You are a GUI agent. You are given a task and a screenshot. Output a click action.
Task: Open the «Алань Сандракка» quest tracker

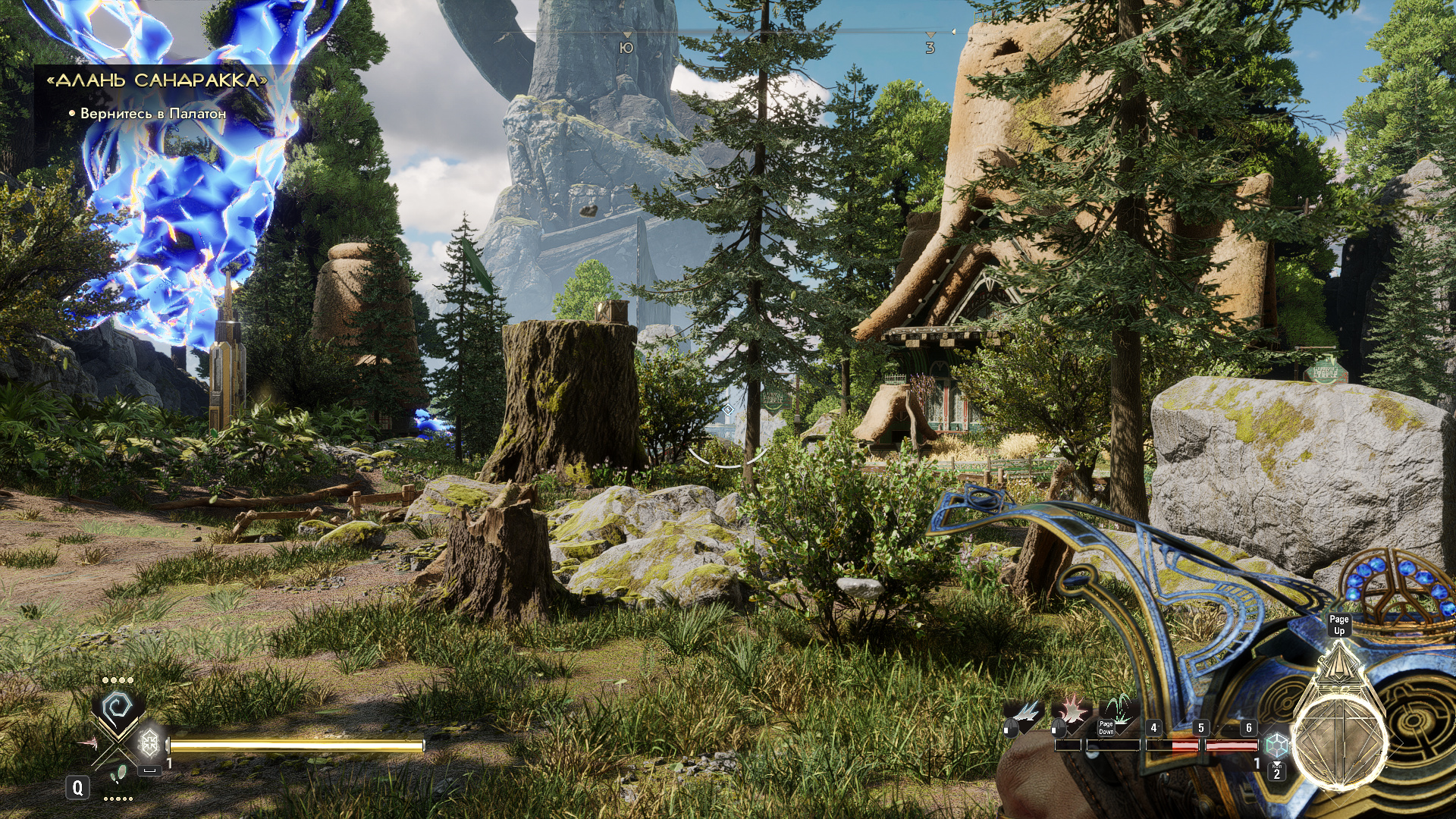(157, 80)
